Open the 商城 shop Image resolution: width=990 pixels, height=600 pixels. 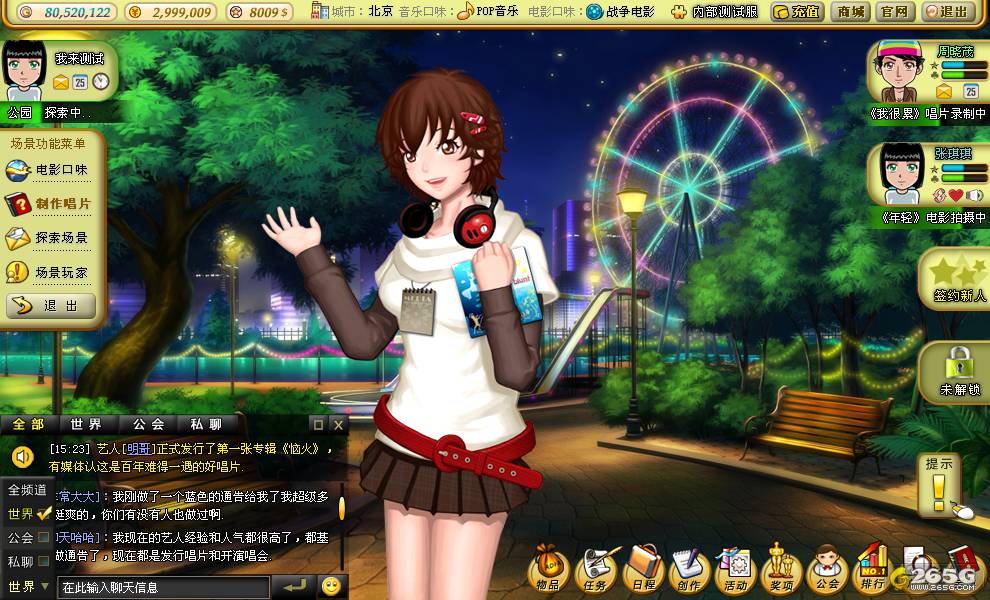pos(851,12)
